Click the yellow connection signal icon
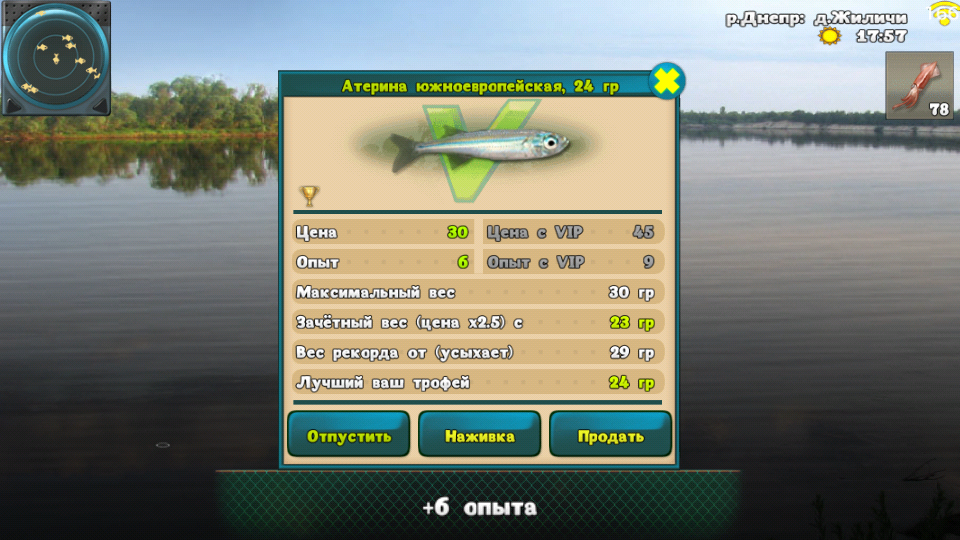The width and height of the screenshot is (960, 540). tap(942, 13)
